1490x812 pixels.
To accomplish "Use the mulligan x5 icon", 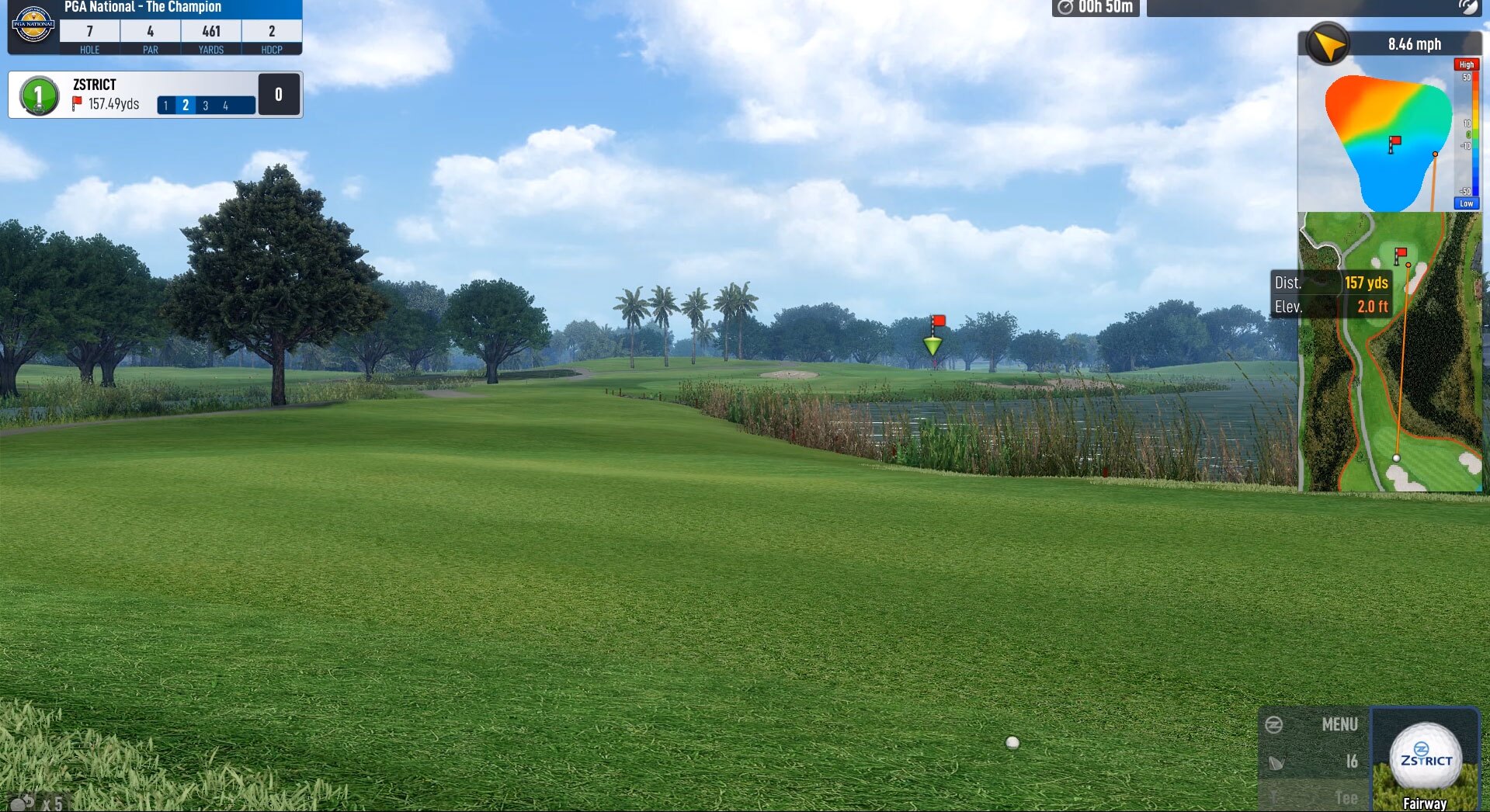I will (35, 803).
